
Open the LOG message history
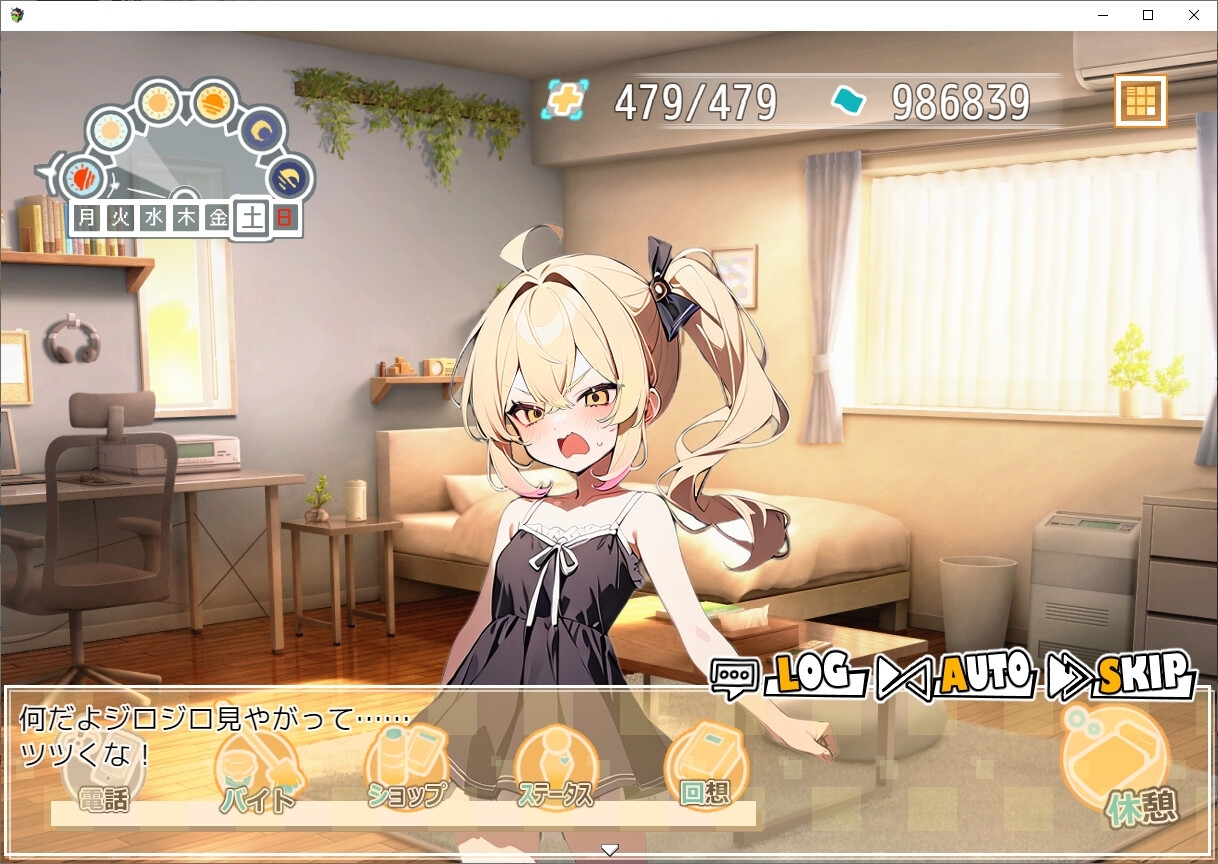pos(812,676)
